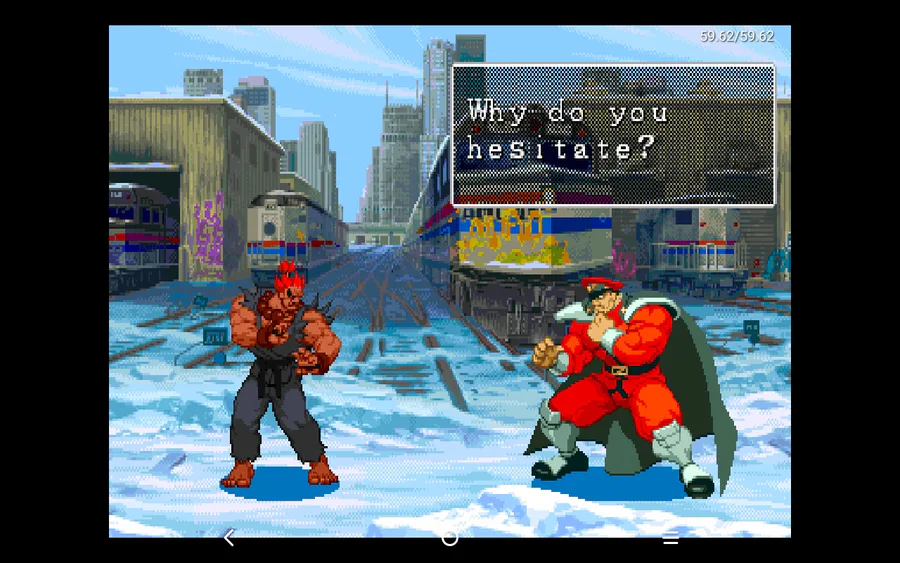Tap the Android back arrow
900x563 pixels.
[x=229, y=538]
